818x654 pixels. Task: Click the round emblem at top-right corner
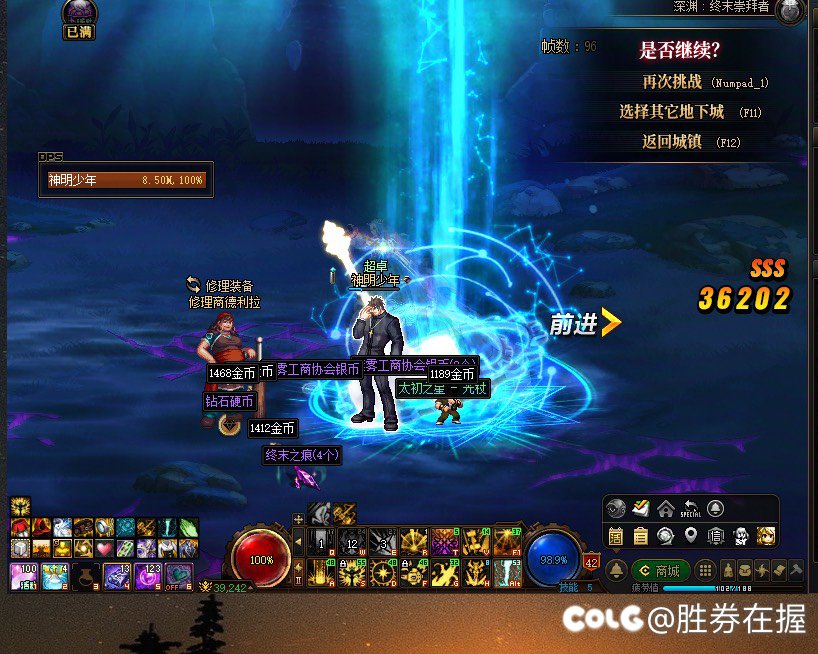tap(790, 12)
